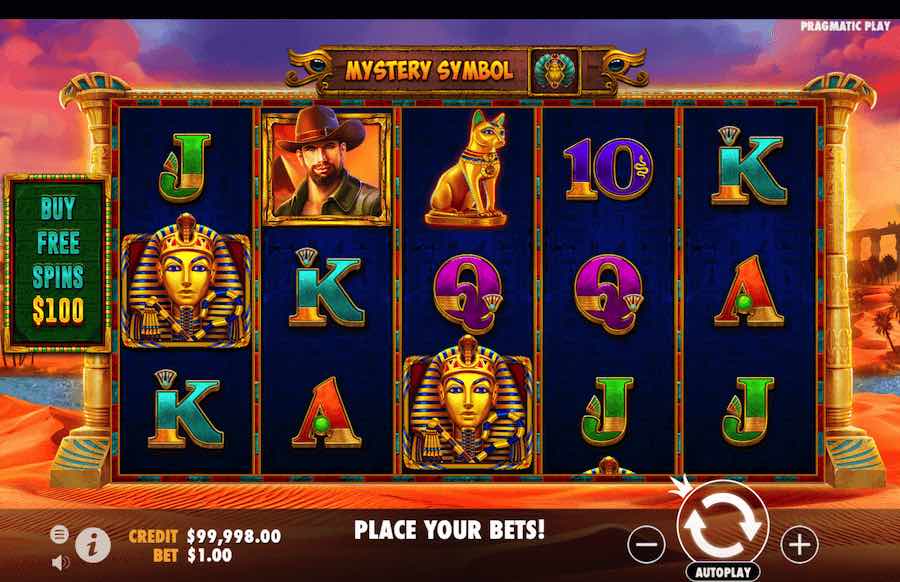Open the Buy Free Spins $100 panel
The image size is (900, 582).
(x=57, y=263)
